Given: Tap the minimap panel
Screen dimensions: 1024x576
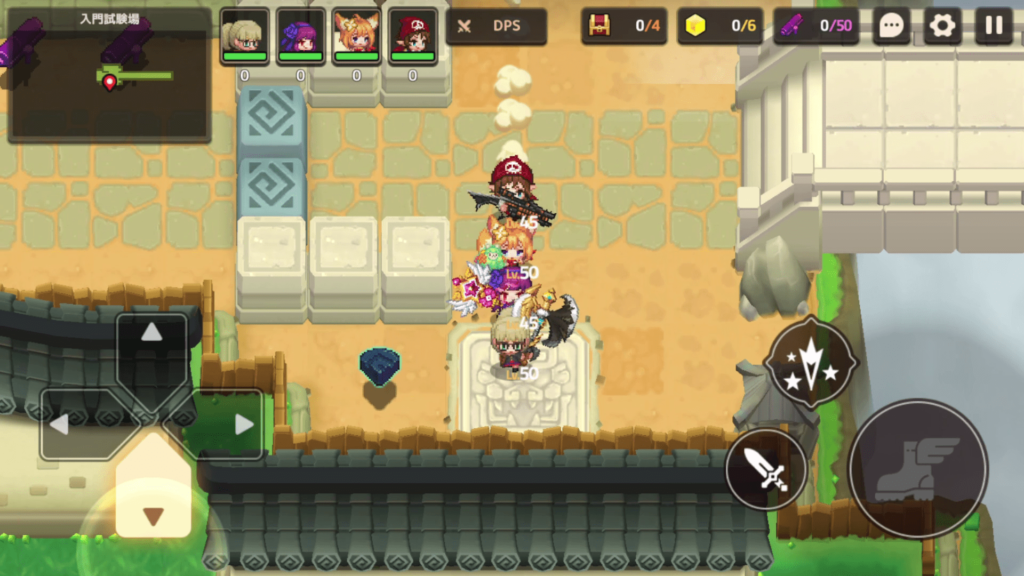Looking at the screenshot, I should pyautogui.click(x=109, y=75).
